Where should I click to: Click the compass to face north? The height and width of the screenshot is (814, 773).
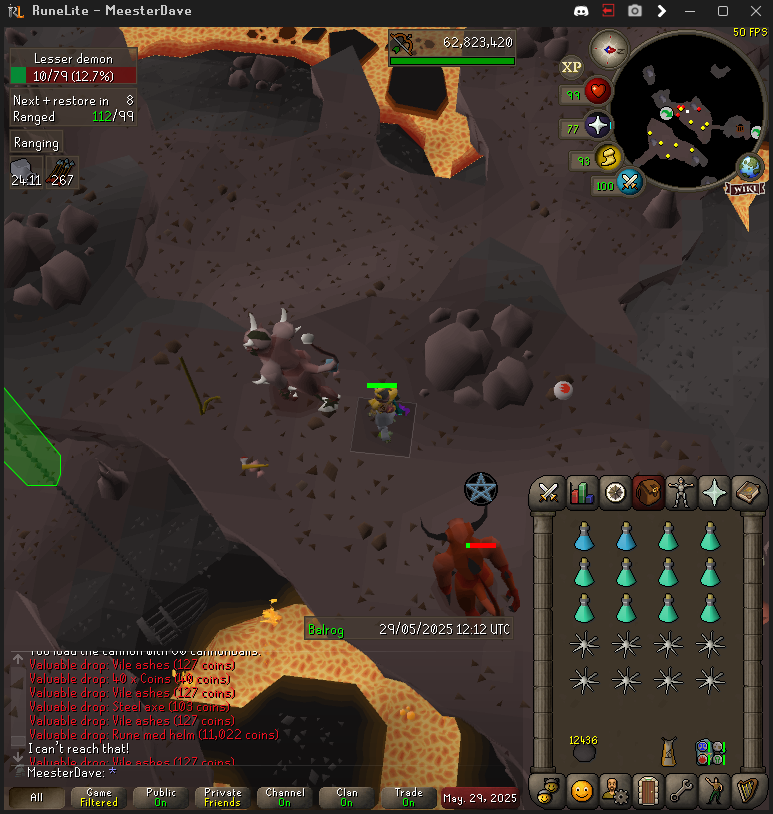click(x=609, y=48)
